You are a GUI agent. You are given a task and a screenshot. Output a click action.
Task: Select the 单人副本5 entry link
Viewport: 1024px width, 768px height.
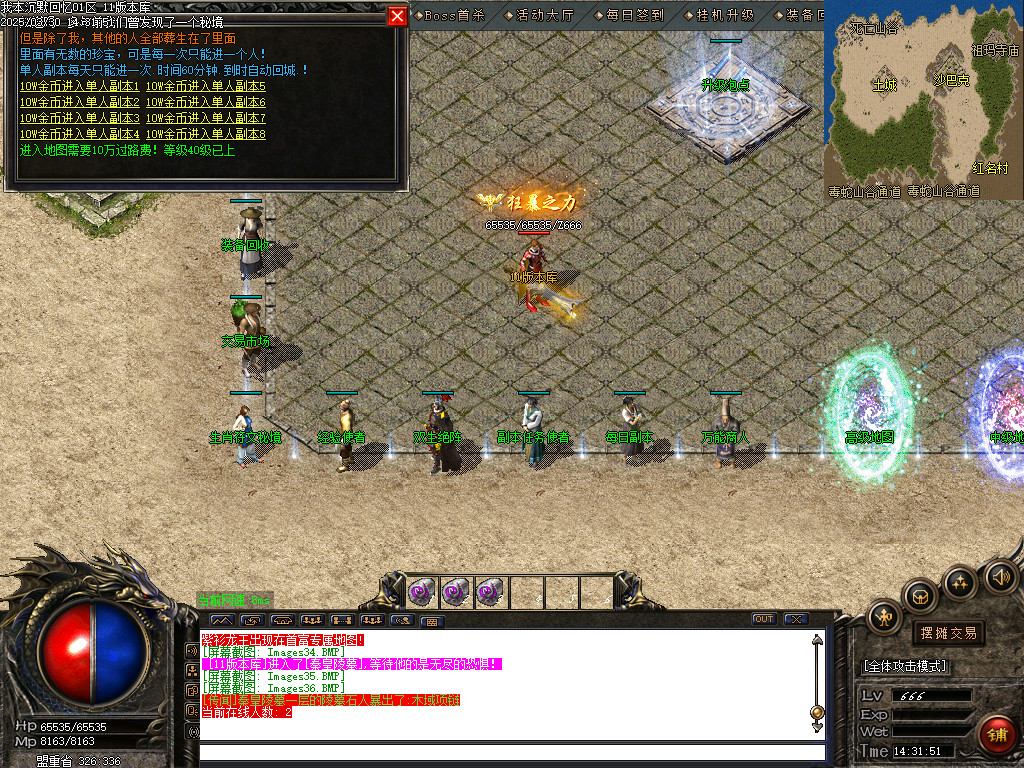click(206, 86)
